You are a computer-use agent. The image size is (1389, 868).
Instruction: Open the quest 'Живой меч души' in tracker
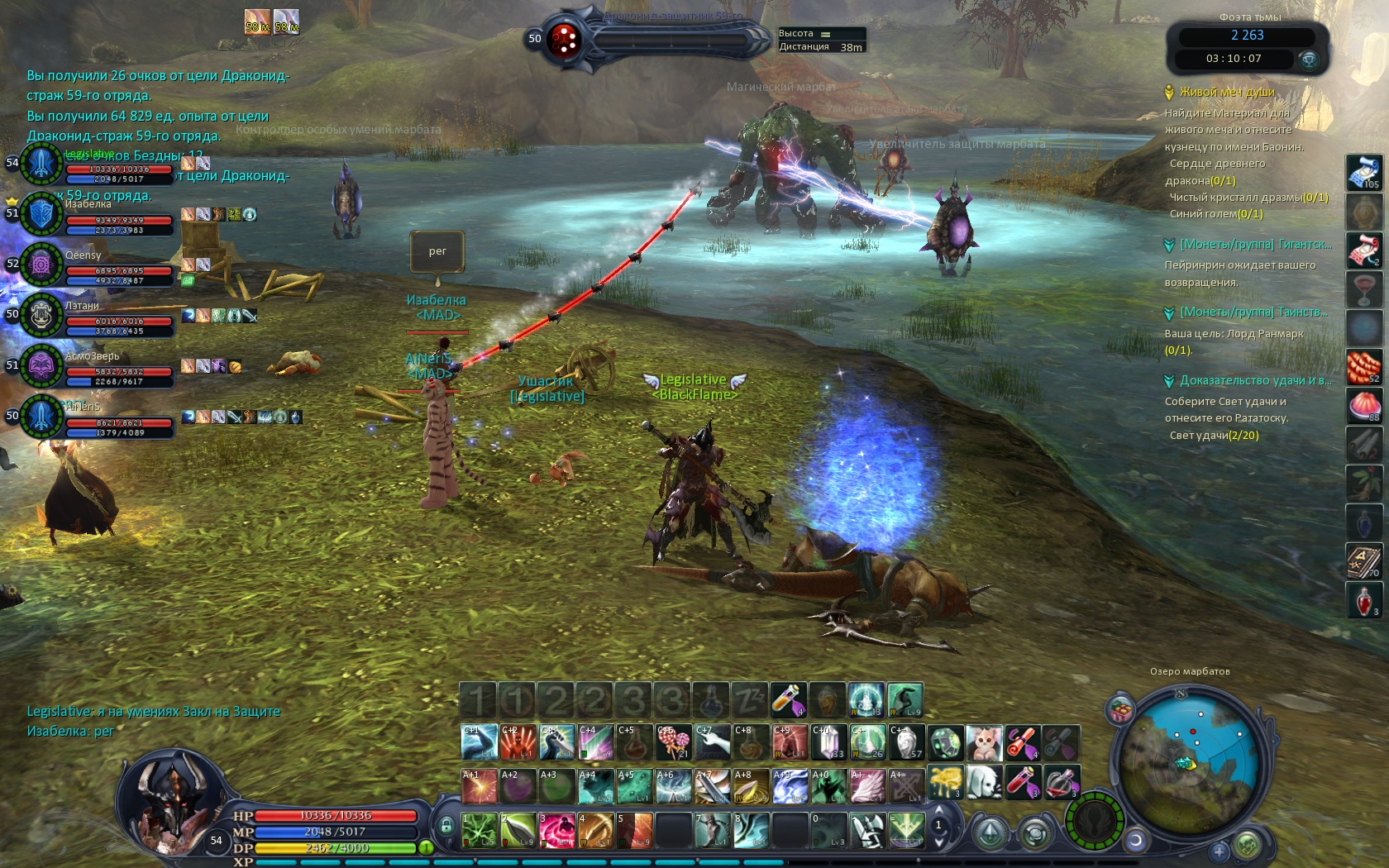click(1227, 92)
